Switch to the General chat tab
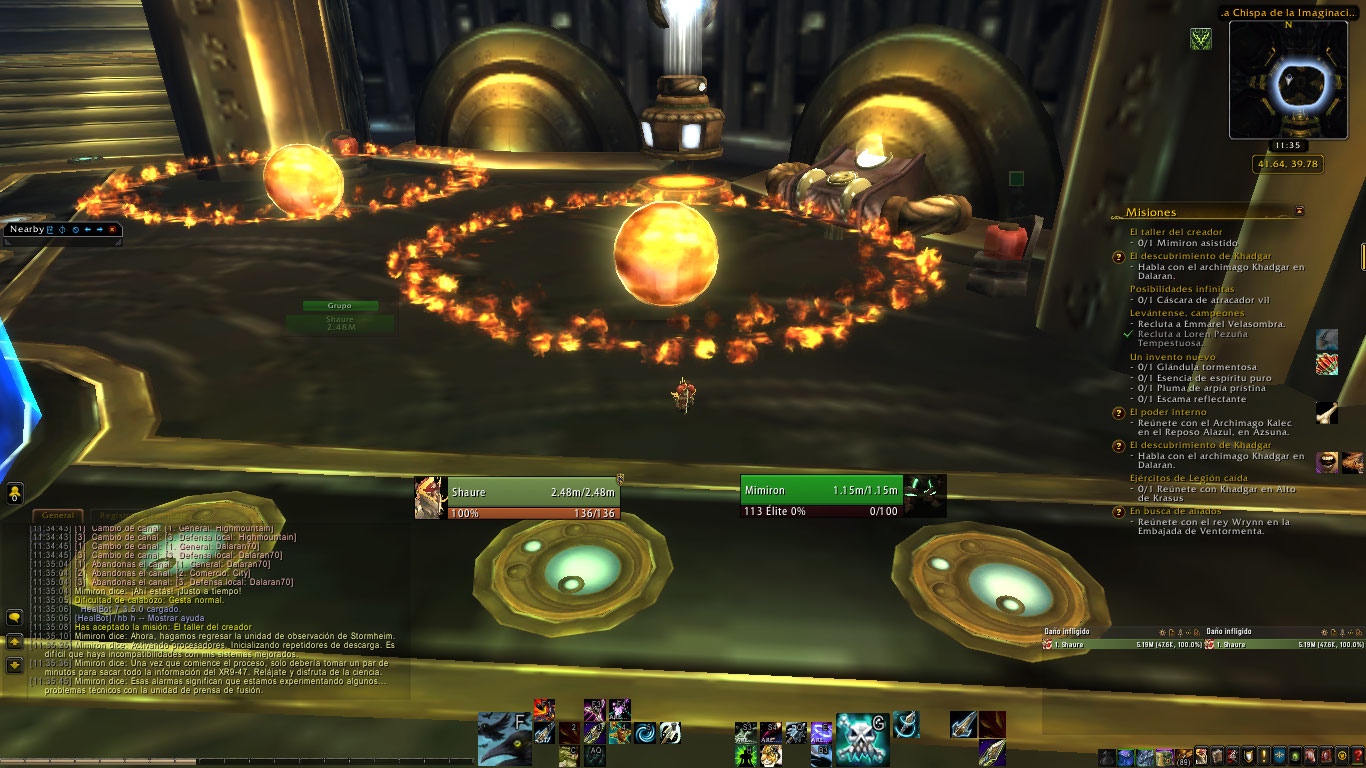 pyautogui.click(x=58, y=514)
